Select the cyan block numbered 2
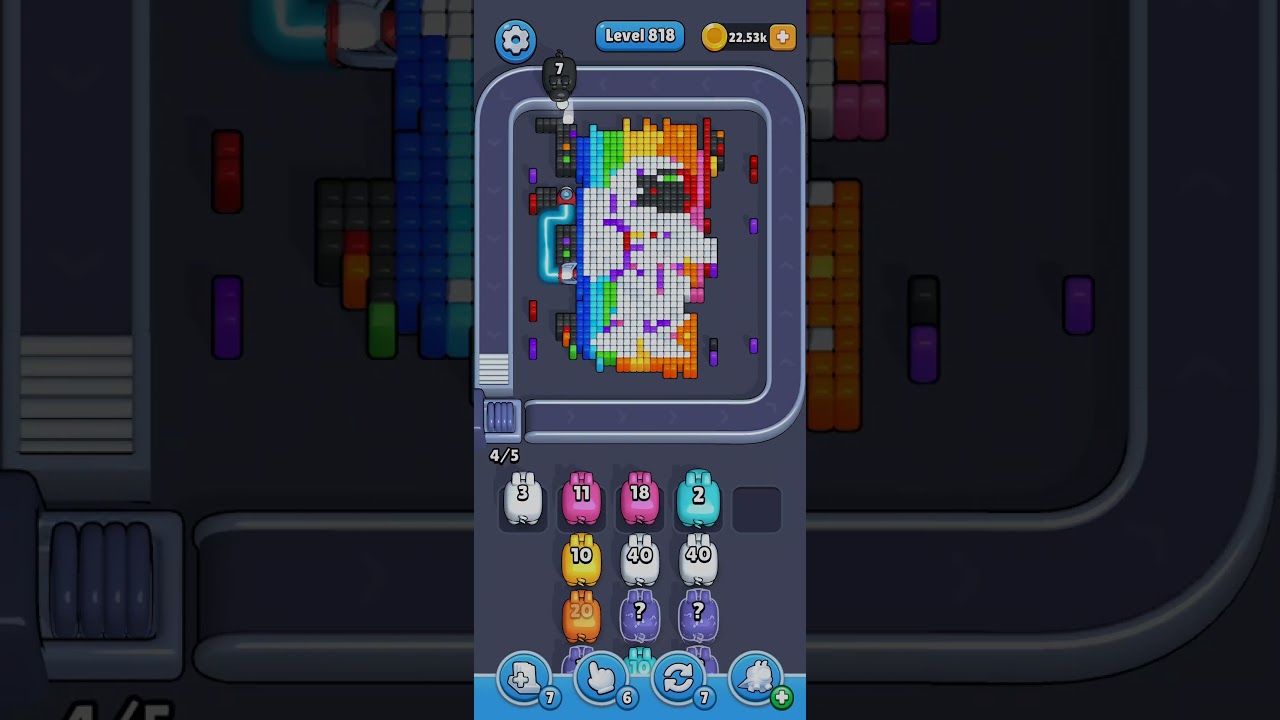 pos(699,498)
